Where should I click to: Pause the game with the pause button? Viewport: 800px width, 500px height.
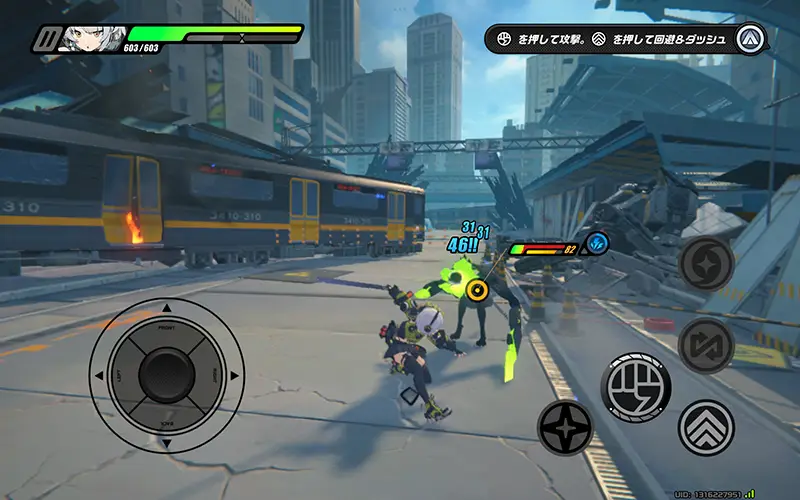coord(46,39)
